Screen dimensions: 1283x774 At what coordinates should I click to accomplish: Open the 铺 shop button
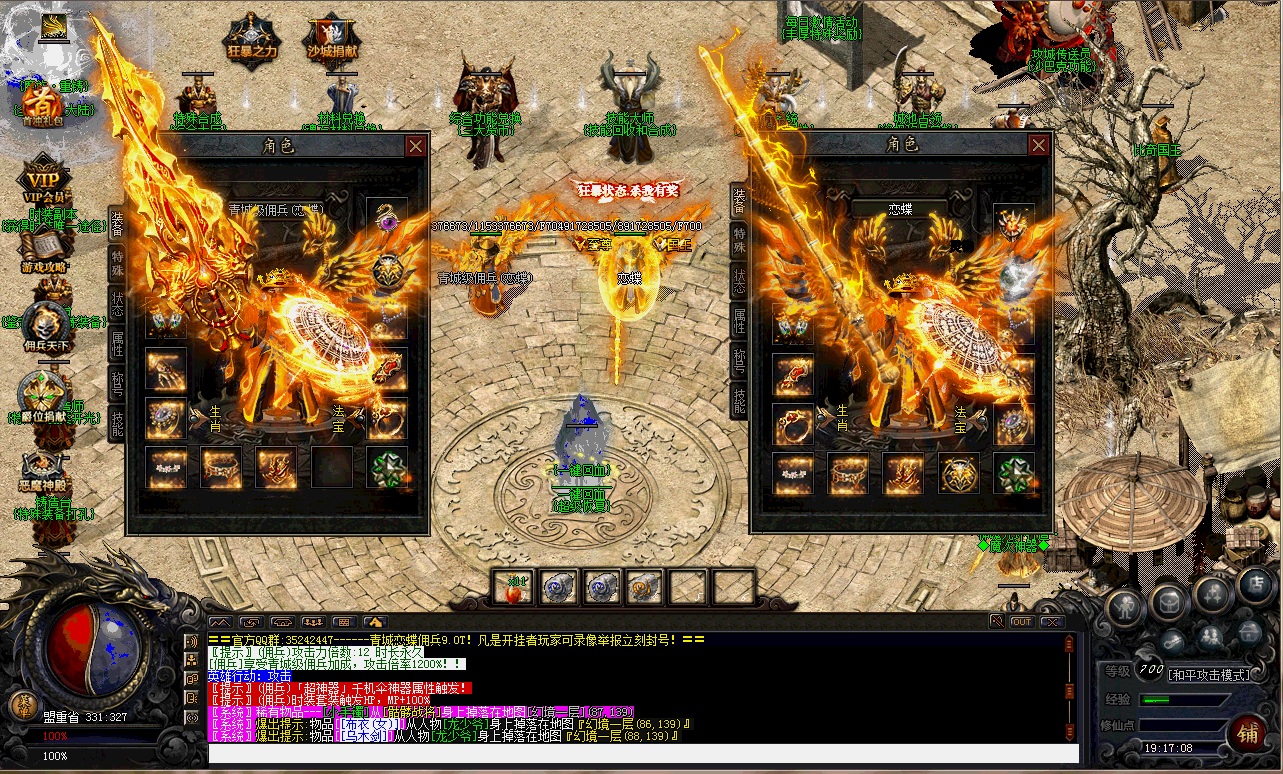pos(1246,731)
